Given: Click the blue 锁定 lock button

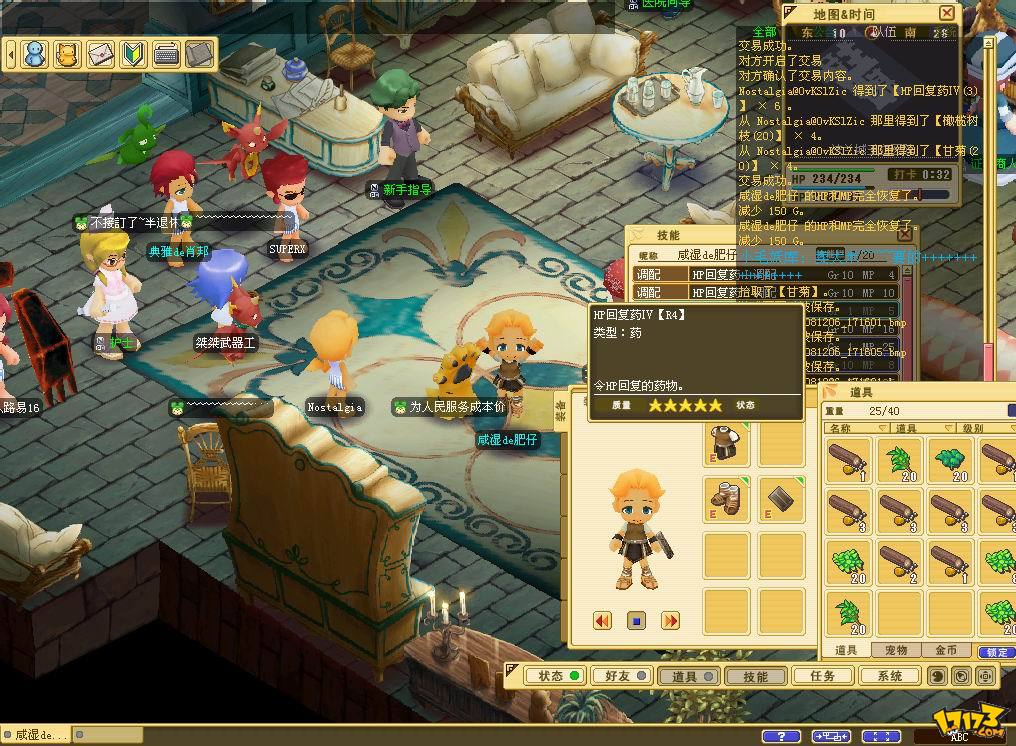Looking at the screenshot, I should [x=996, y=652].
